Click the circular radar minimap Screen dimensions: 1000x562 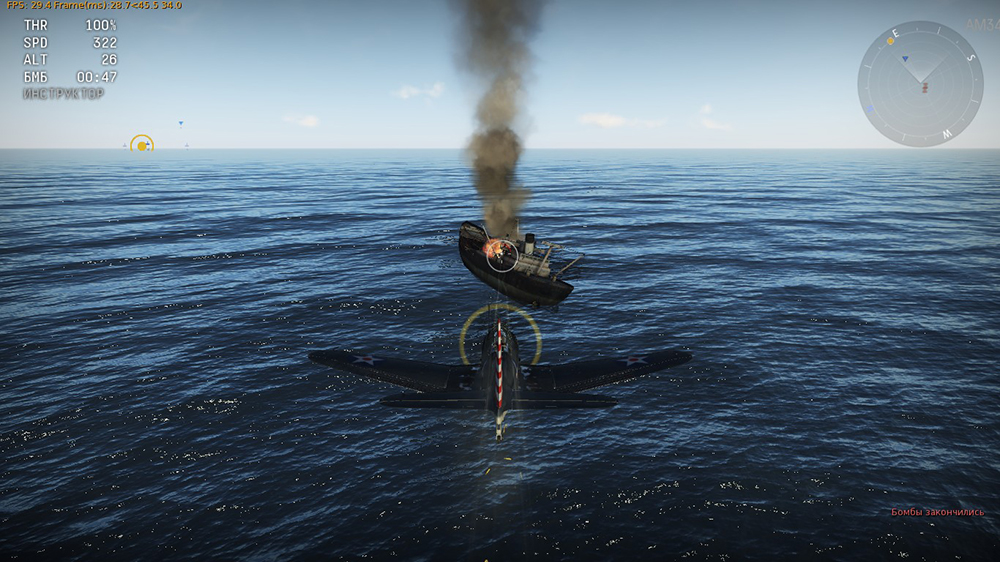coord(920,84)
